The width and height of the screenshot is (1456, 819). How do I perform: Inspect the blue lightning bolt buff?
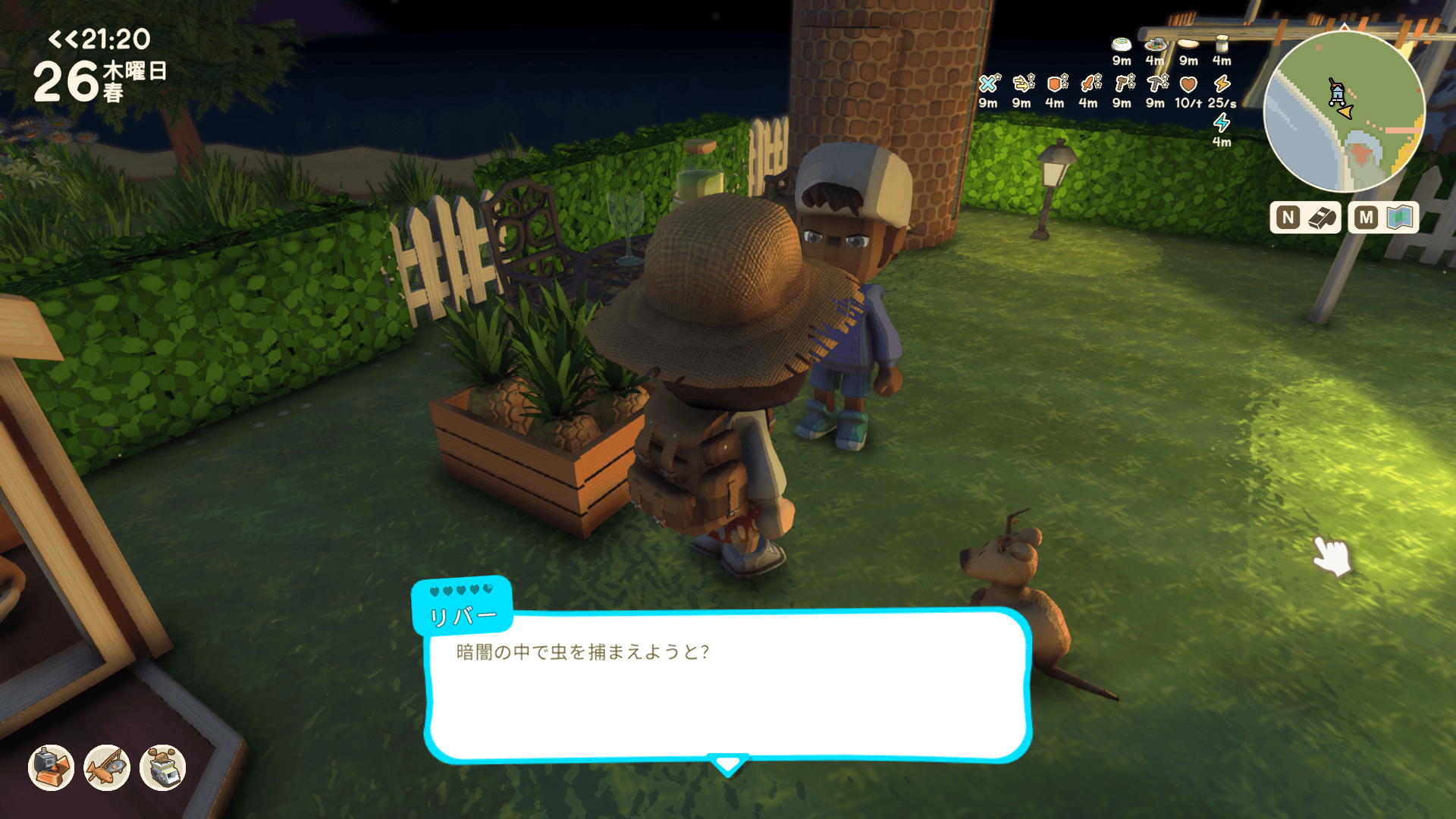[1221, 123]
